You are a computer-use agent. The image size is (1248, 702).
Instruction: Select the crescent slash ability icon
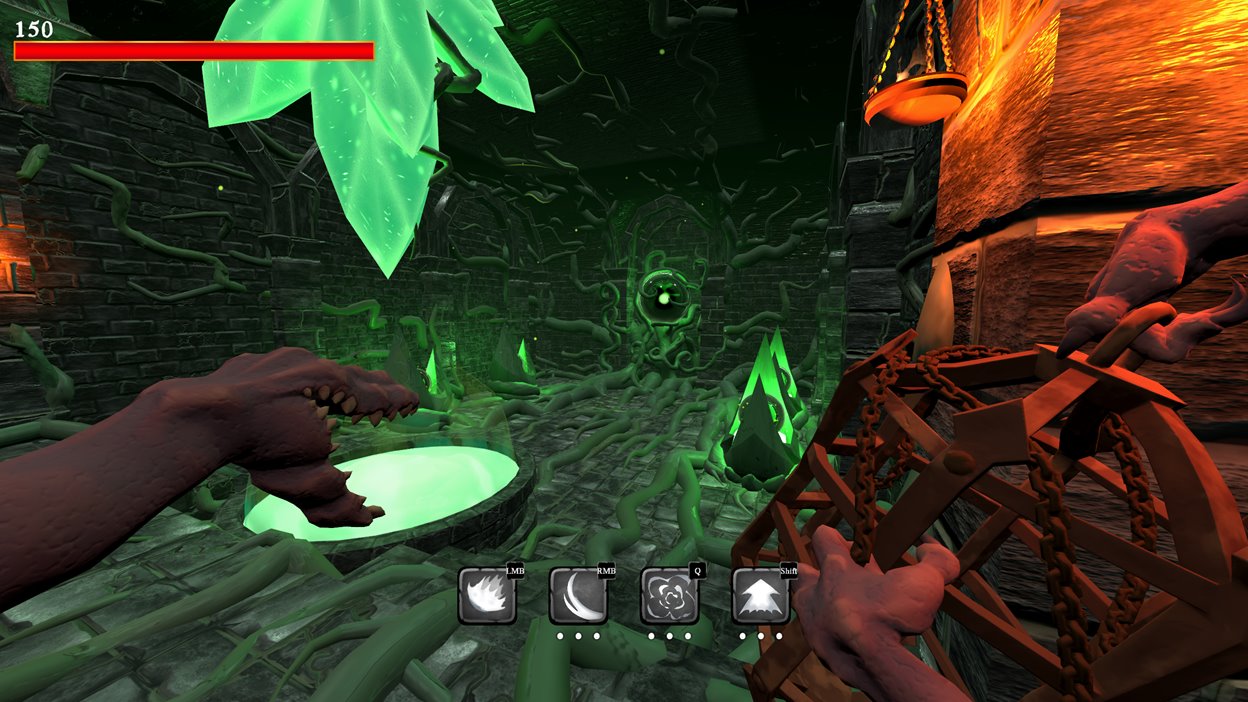(x=578, y=596)
